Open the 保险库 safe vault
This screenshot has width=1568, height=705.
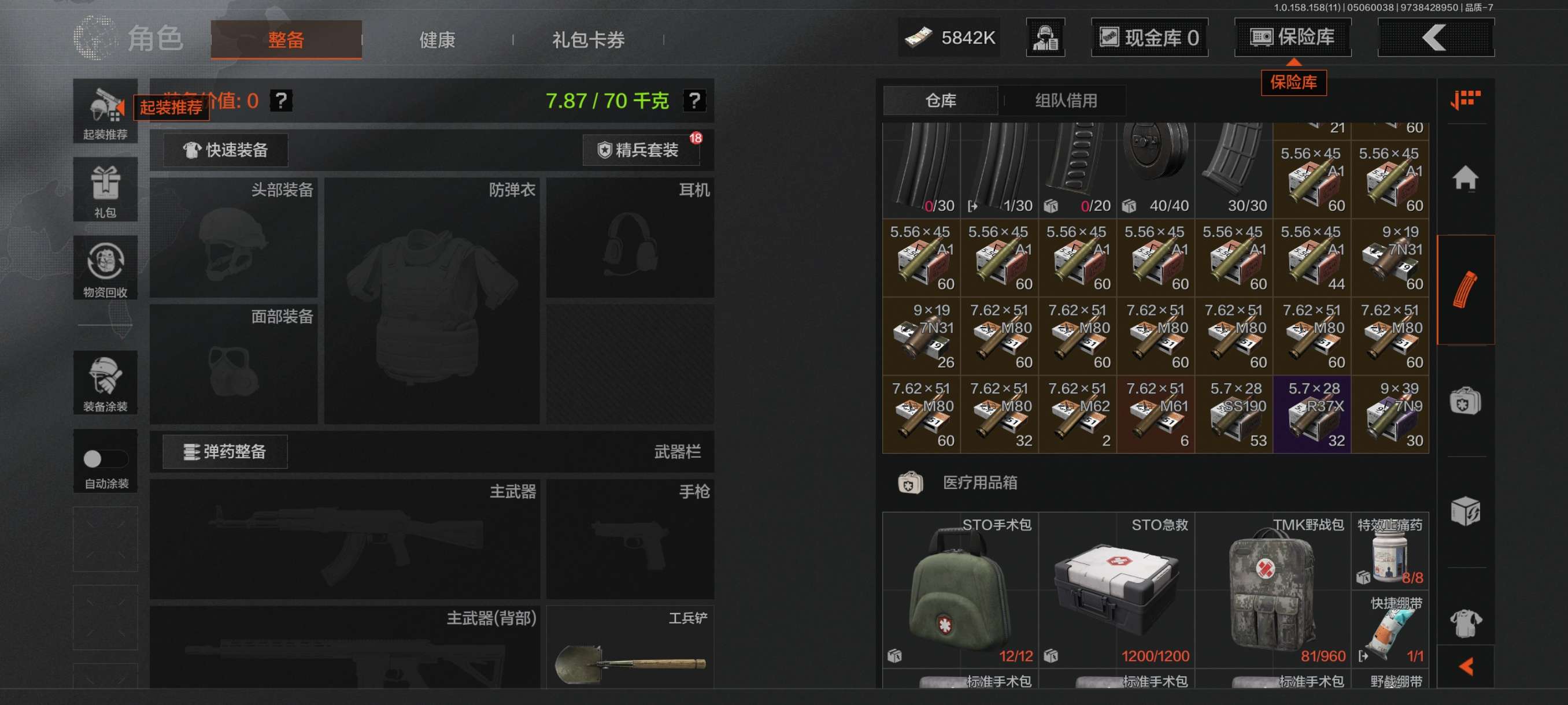pyautogui.click(x=1292, y=37)
